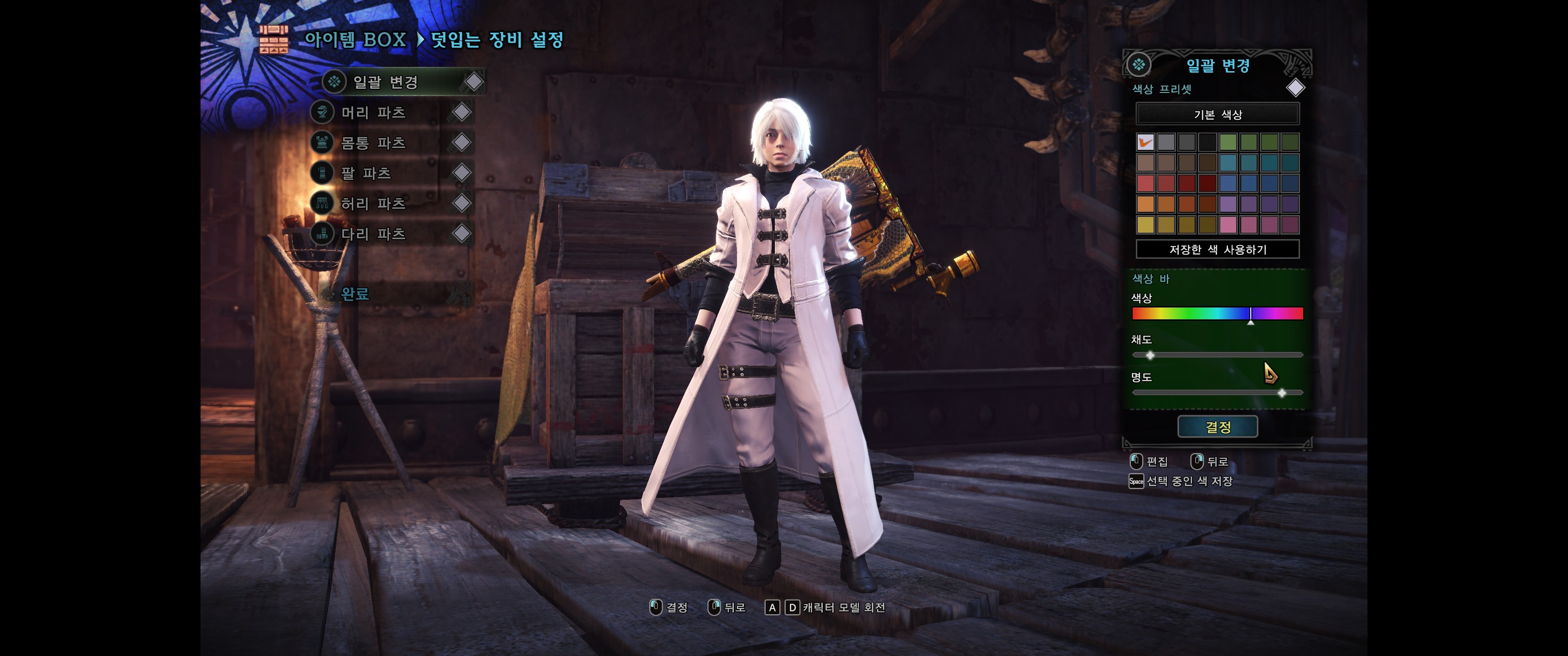Use a saved color via 저장한 색 사용하기
1568x656 pixels.
pos(1217,250)
